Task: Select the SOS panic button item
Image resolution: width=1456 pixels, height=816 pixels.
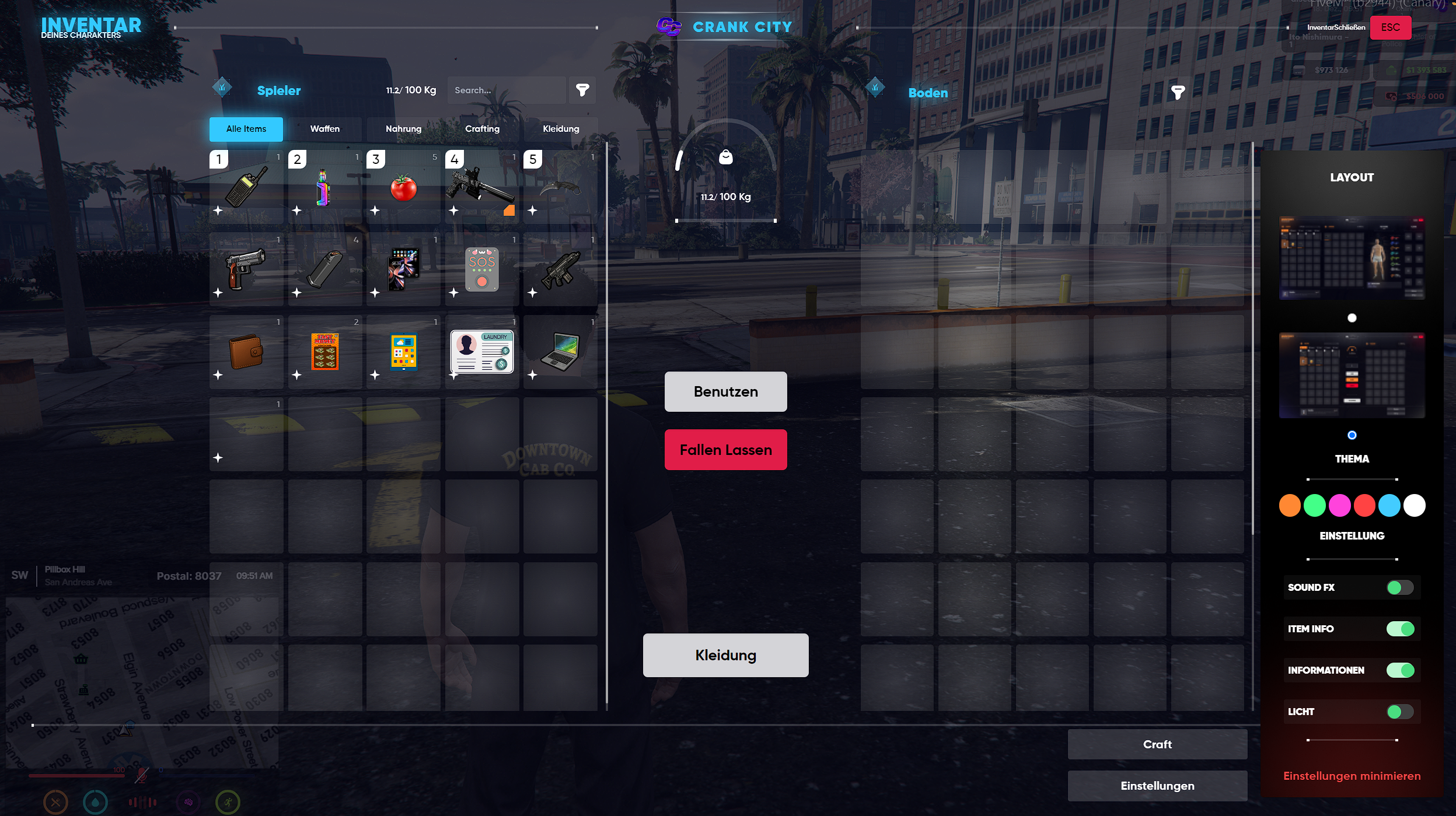Action: [482, 269]
